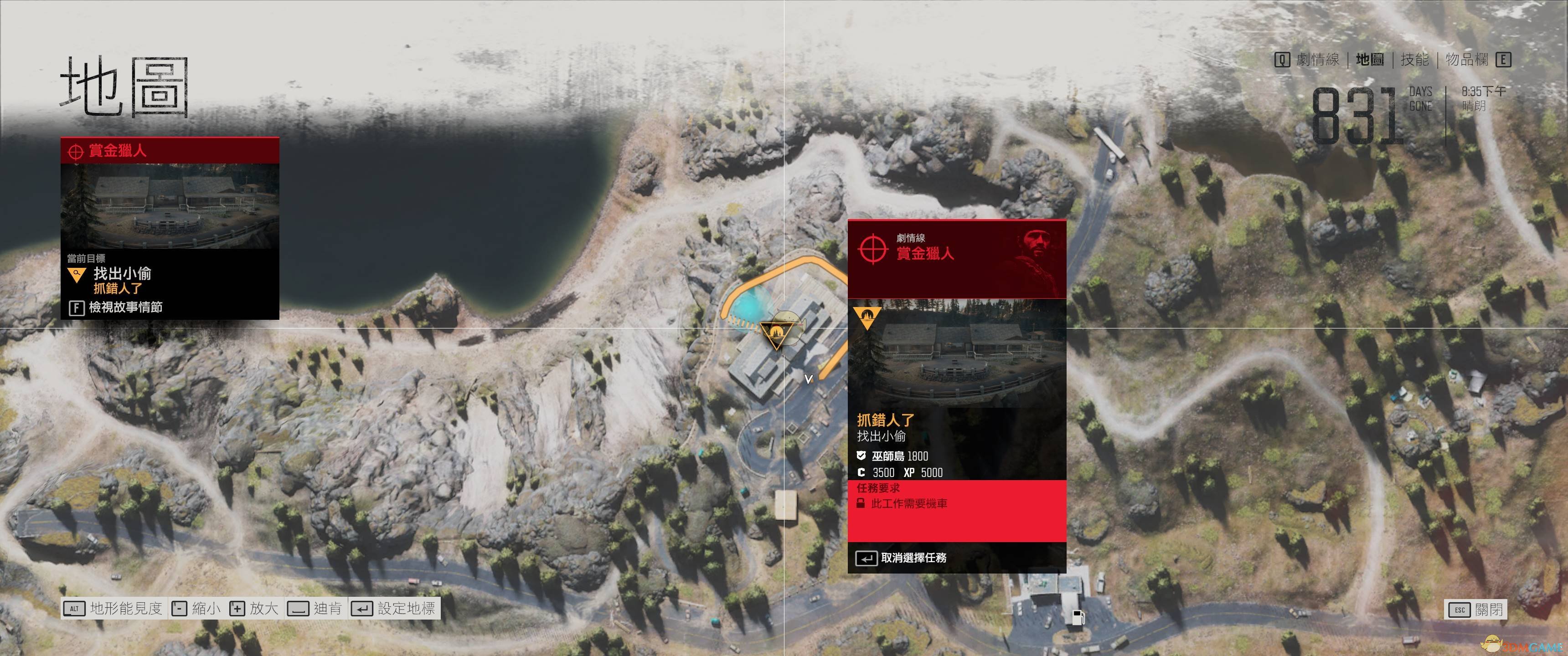Click the 關閉 close button
Screen dimensions: 1568x656
tap(1476, 609)
